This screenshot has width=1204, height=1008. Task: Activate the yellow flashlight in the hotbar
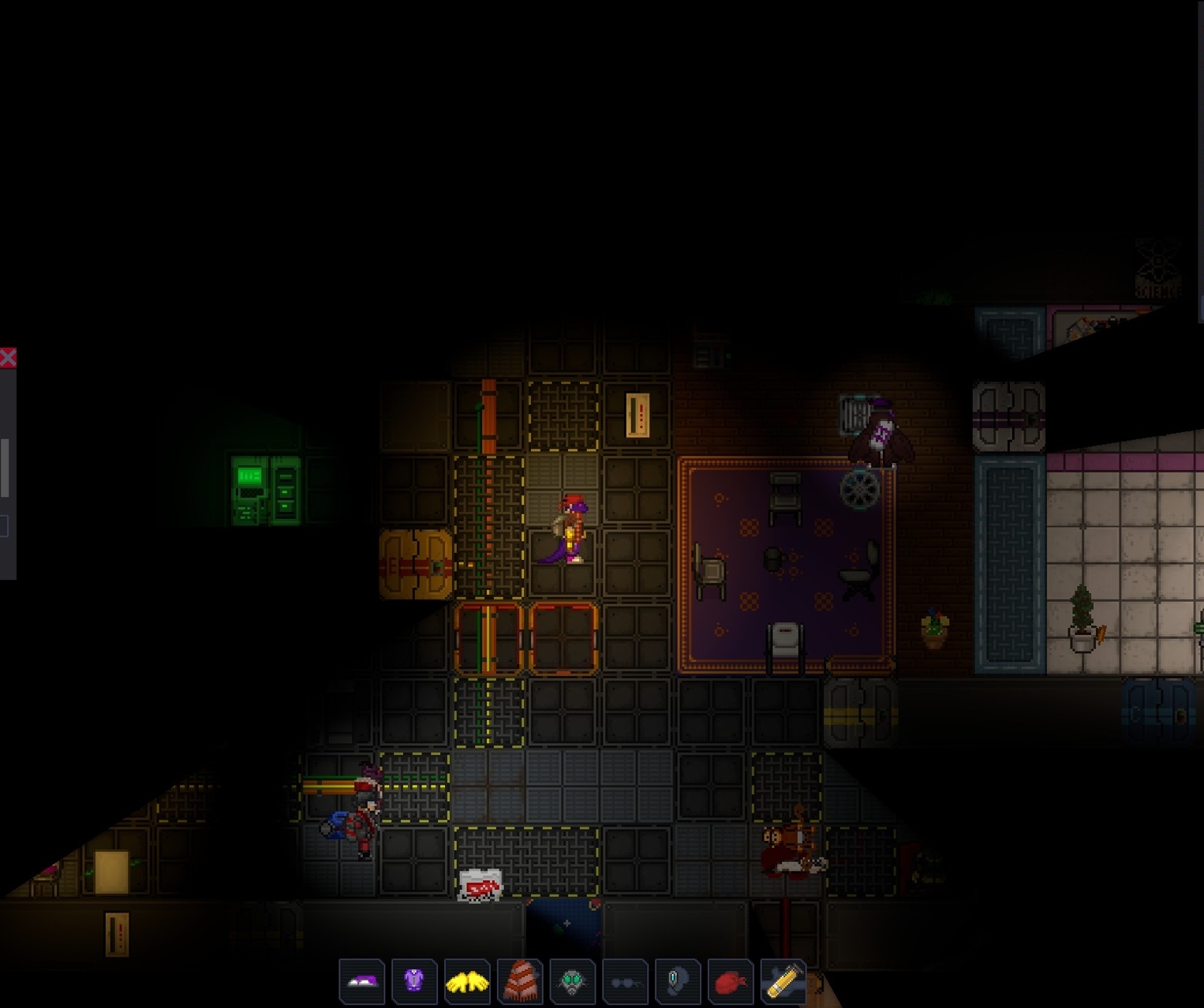(x=786, y=982)
